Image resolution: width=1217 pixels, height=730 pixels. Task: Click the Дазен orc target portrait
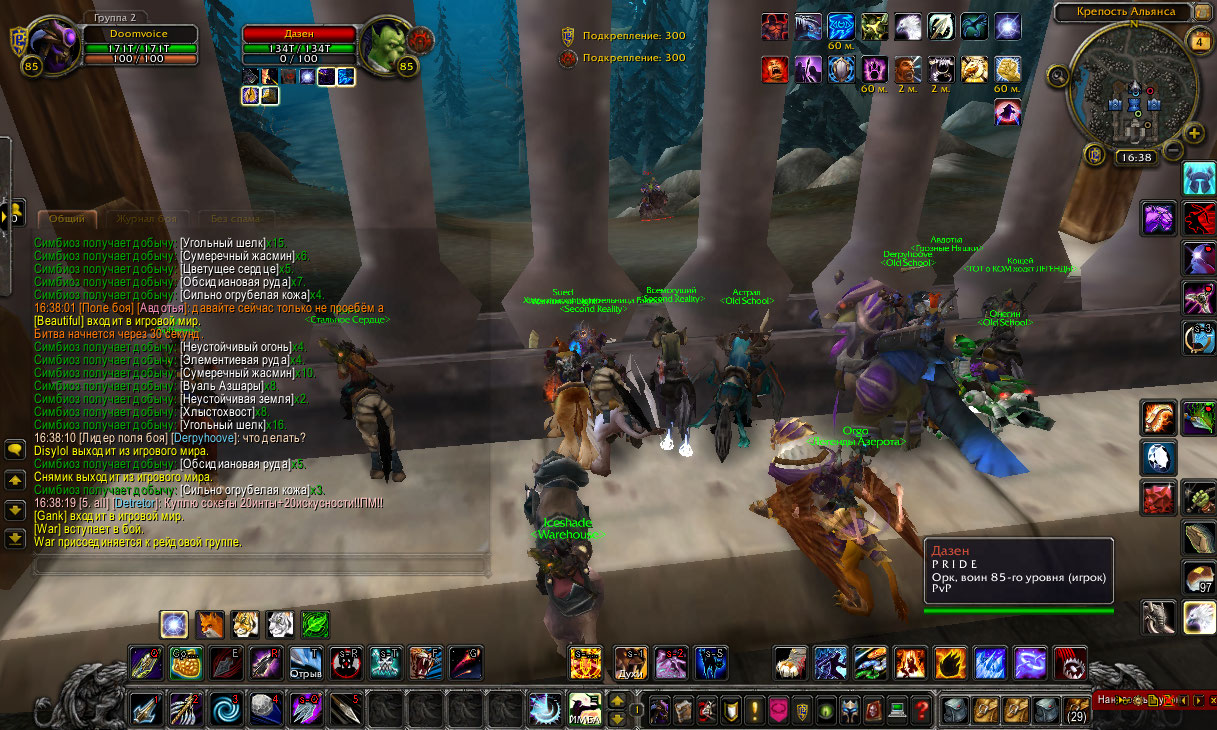386,46
